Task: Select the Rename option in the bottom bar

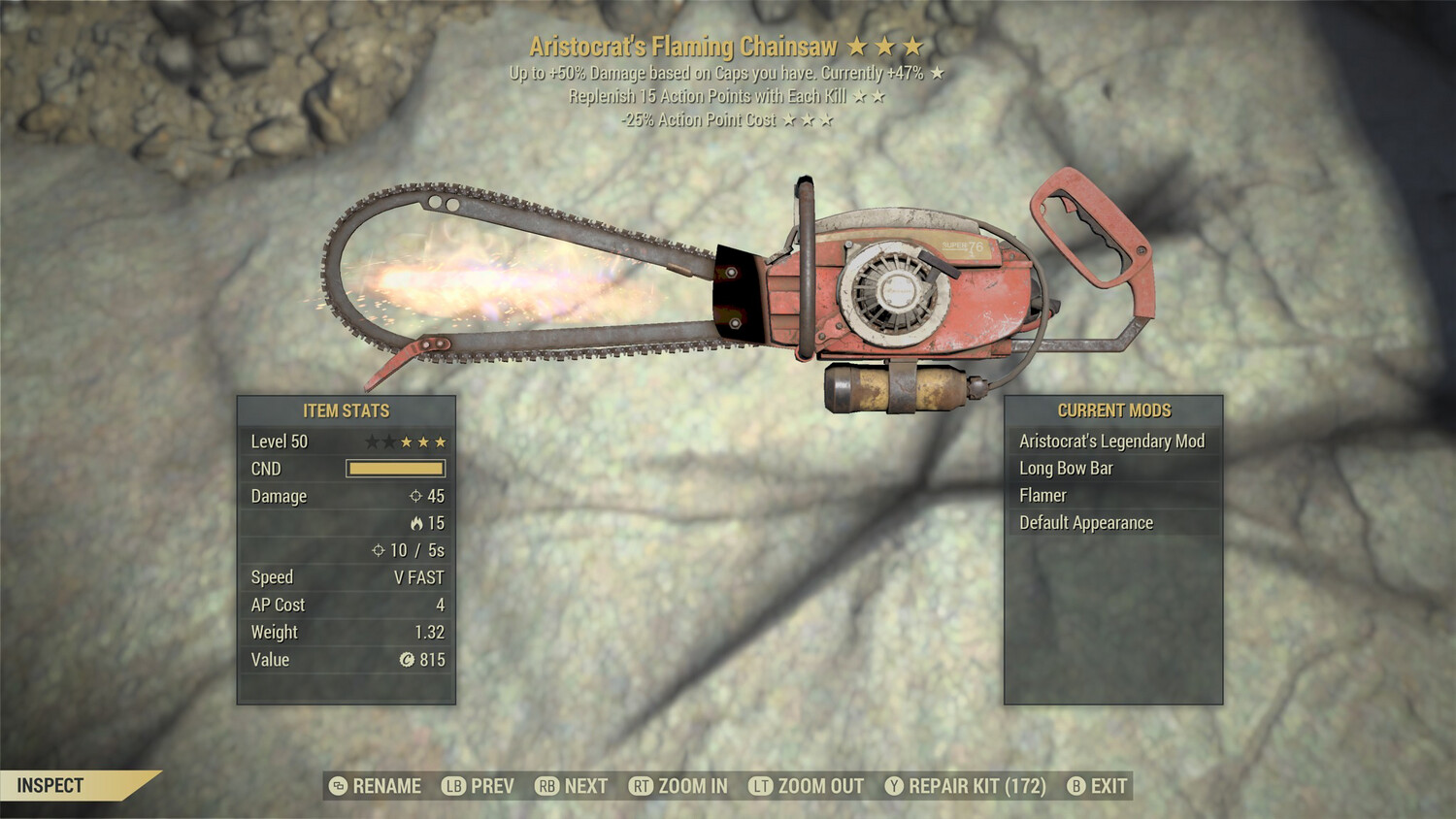Action: coord(376,786)
